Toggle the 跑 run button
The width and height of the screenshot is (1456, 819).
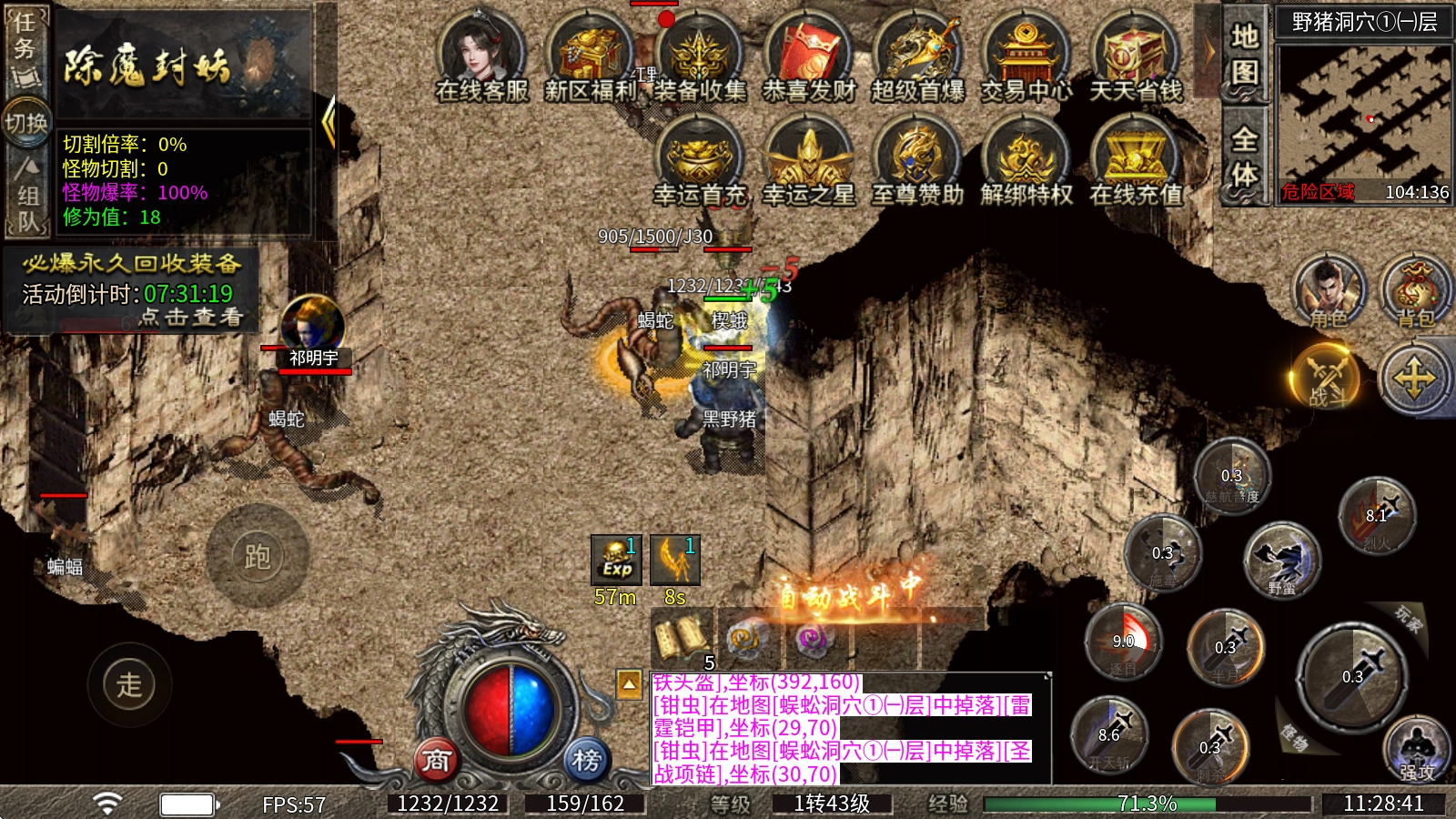tap(258, 556)
